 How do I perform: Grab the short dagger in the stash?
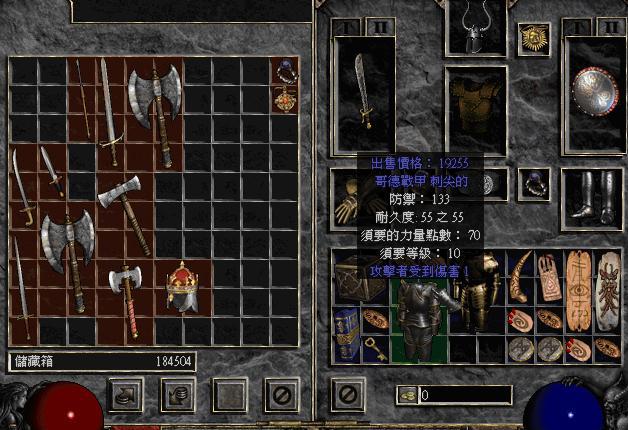(51, 171)
